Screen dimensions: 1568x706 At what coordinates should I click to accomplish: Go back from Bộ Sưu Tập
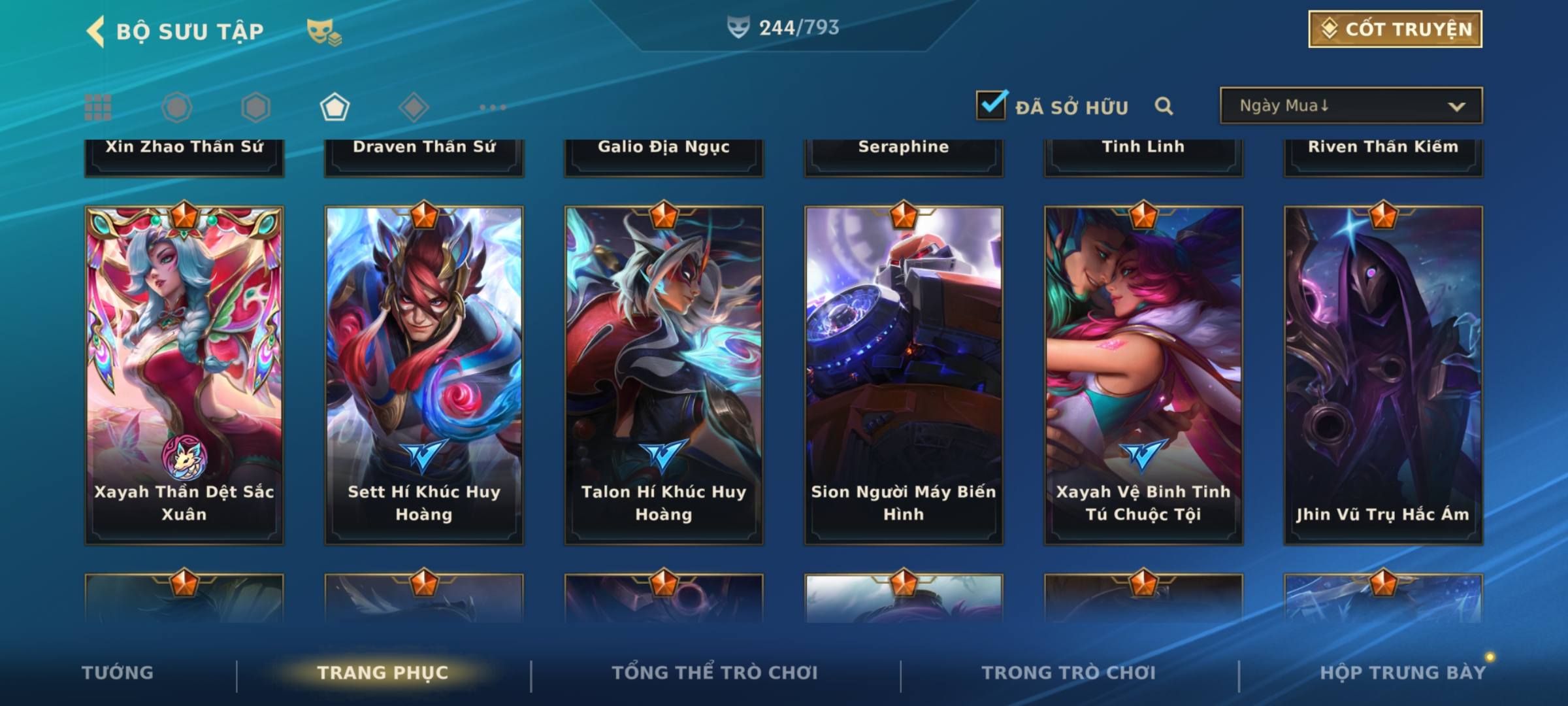pyautogui.click(x=96, y=31)
